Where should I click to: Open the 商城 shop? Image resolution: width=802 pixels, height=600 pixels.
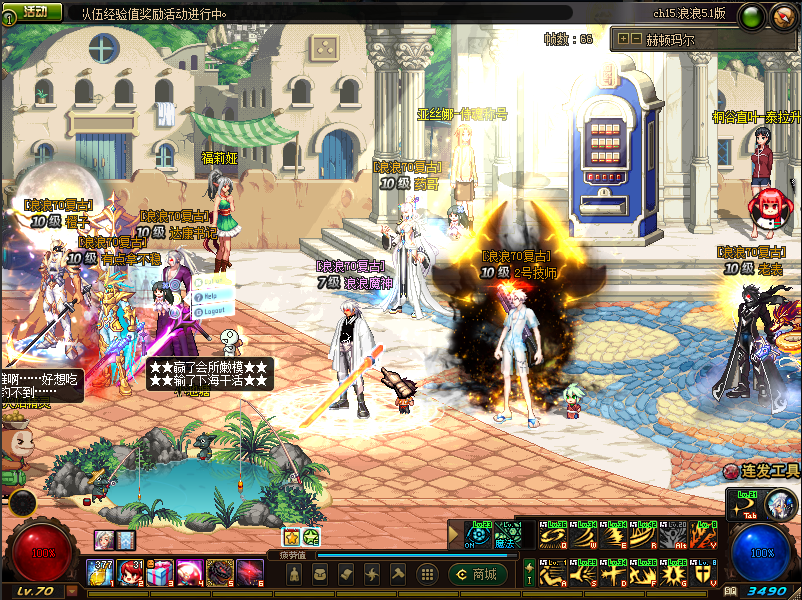point(475,574)
